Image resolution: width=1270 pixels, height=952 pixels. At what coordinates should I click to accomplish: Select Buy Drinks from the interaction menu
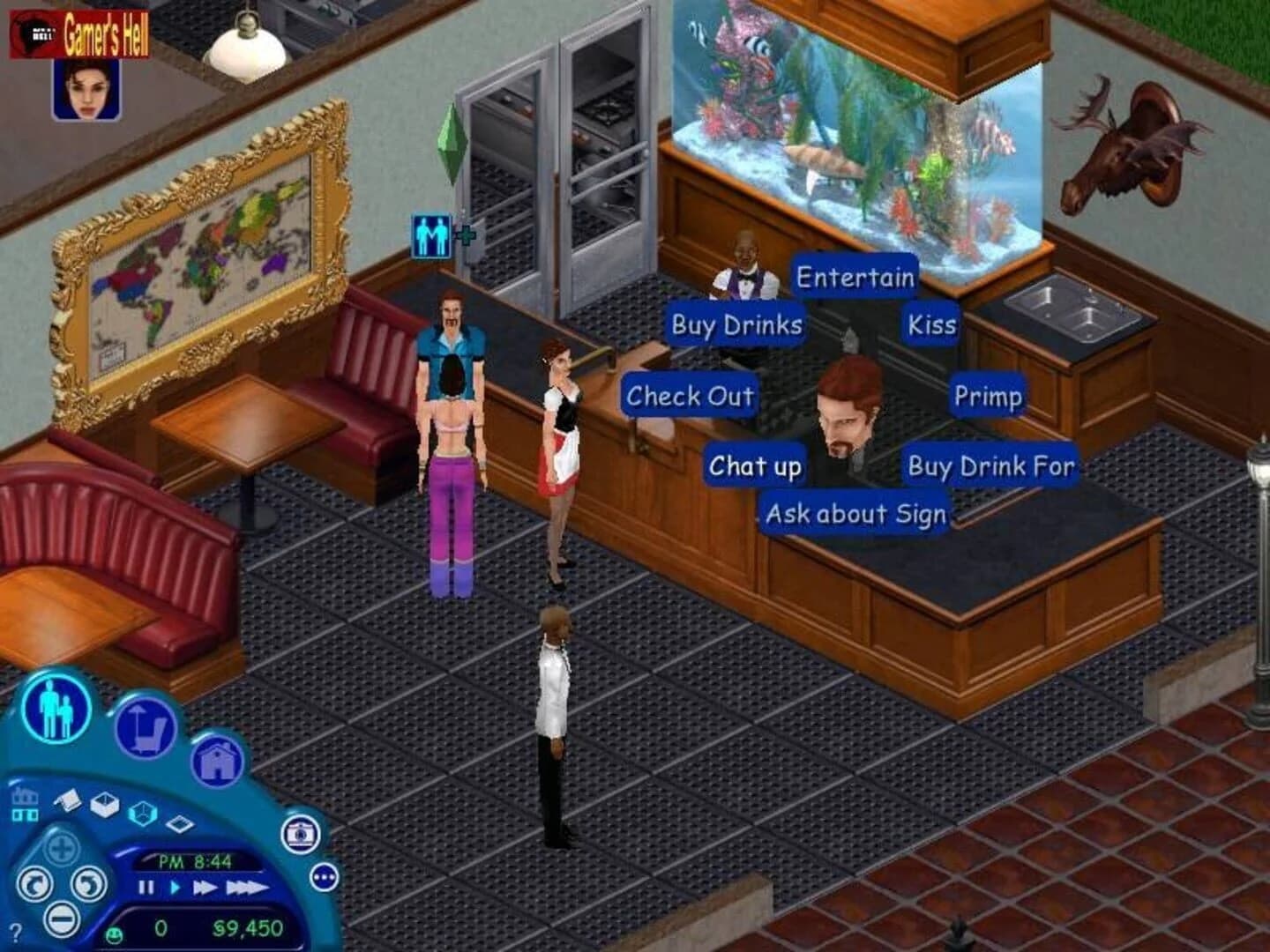735,326
